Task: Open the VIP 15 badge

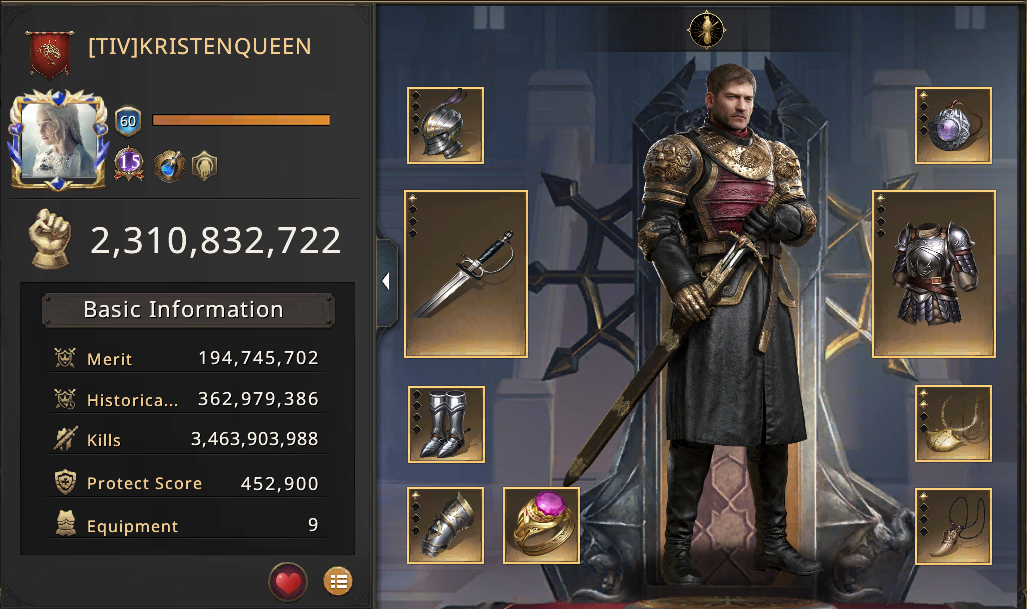Action: [x=129, y=163]
